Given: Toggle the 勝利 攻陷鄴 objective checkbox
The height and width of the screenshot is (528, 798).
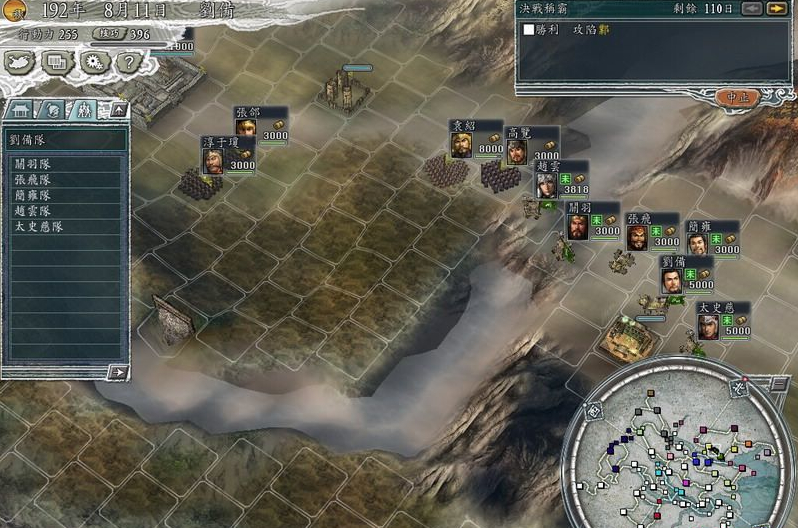Looking at the screenshot, I should 529,30.
